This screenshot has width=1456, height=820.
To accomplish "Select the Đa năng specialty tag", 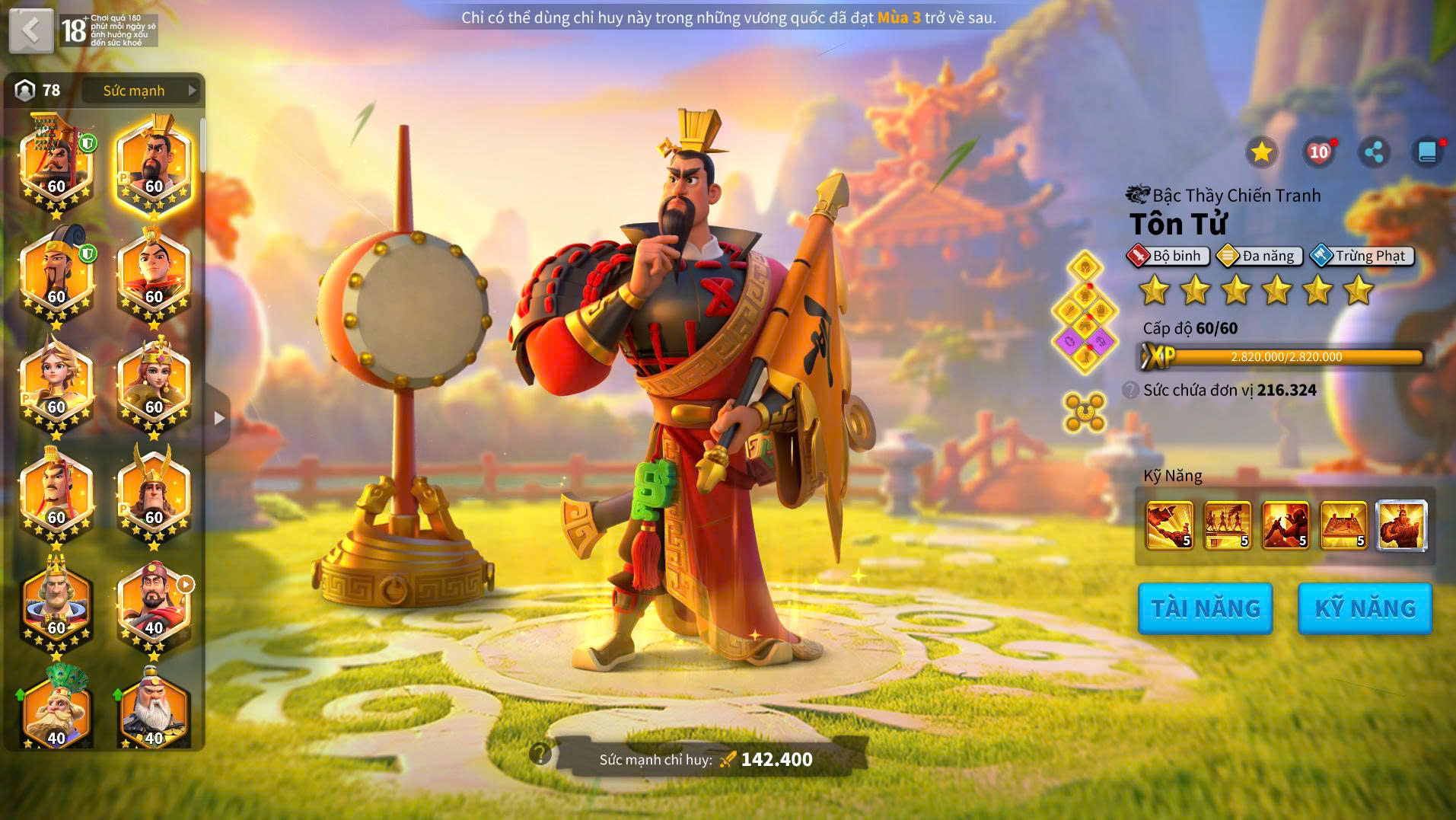I will coord(1260,256).
